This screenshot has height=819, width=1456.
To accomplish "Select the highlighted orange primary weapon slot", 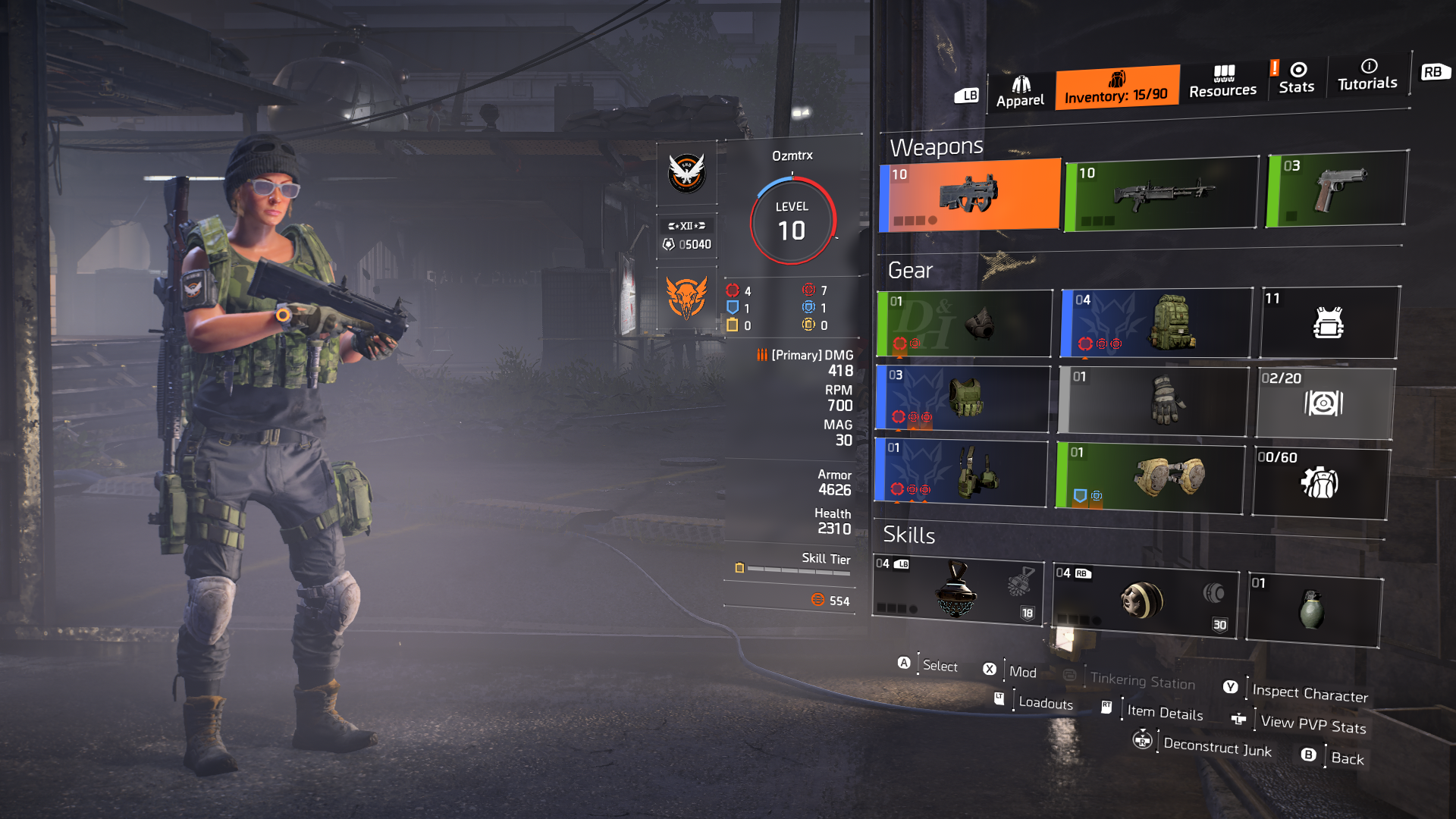I will coord(970,195).
